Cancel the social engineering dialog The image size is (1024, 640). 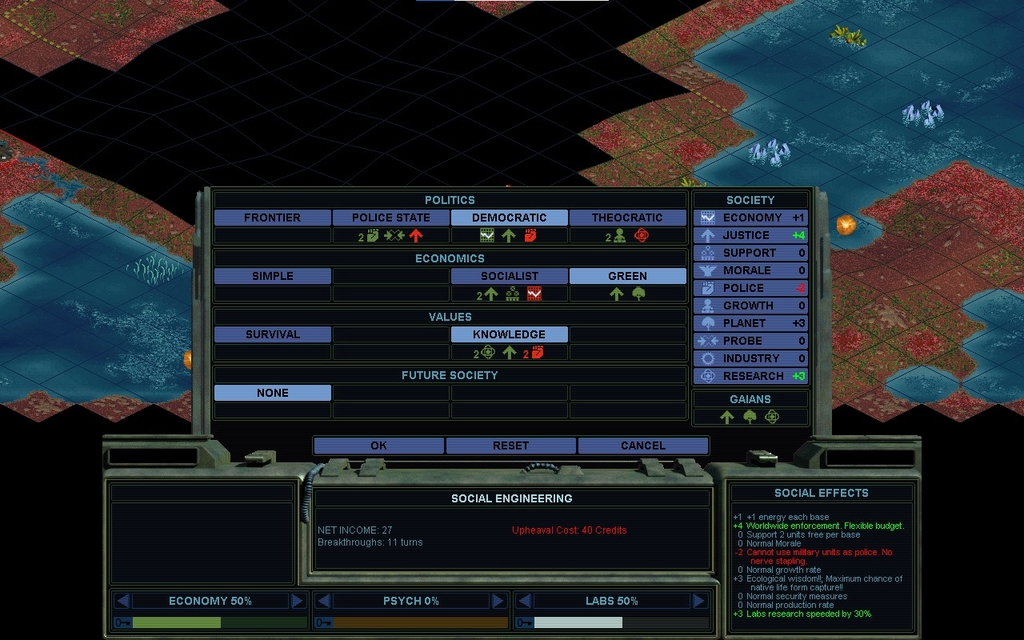643,446
